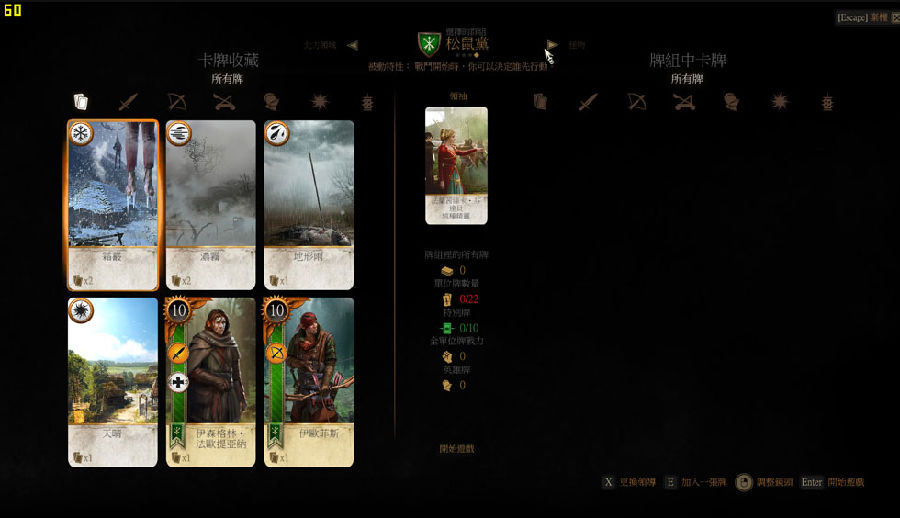Switch to the previous faction with the left arrow
The height and width of the screenshot is (518, 900).
point(352,45)
